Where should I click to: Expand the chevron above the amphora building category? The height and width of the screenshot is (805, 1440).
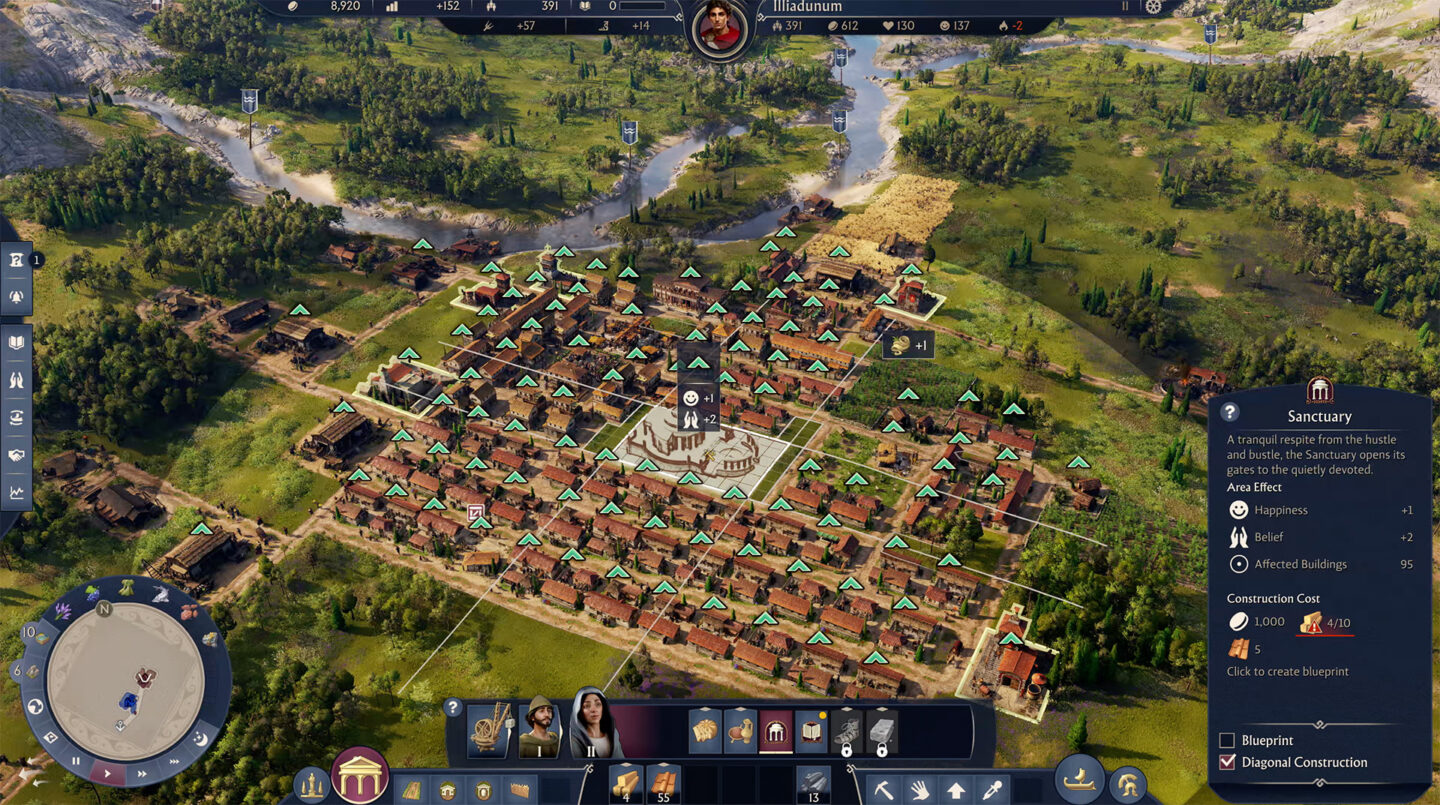(743, 710)
